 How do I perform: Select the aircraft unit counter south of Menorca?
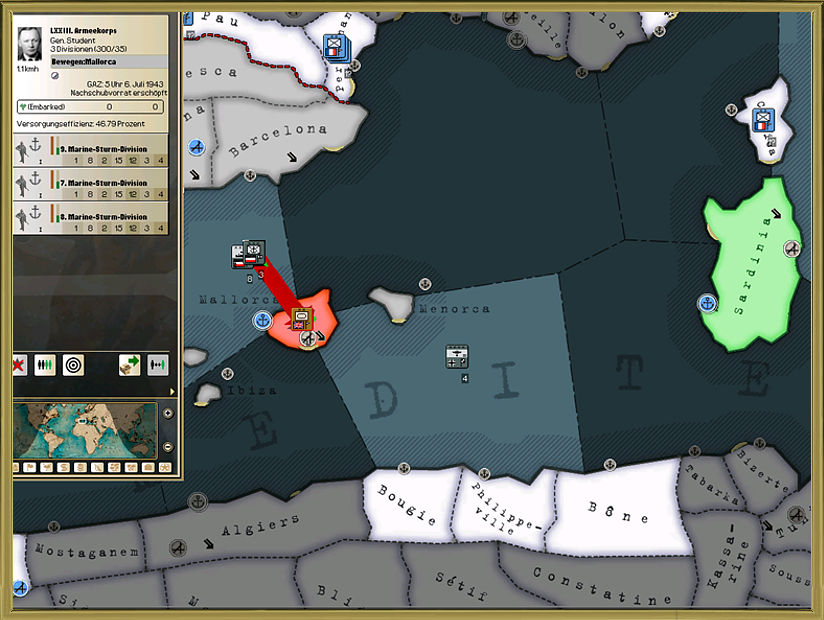pyautogui.click(x=457, y=357)
